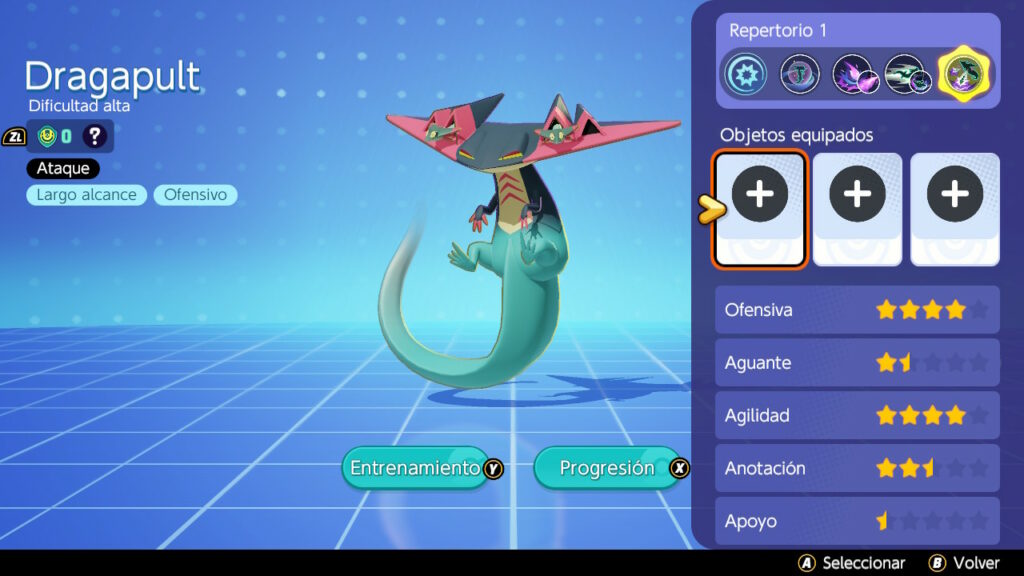Select the highlighted empty equipped item slot
The width and height of the screenshot is (1024, 576).
760,209
